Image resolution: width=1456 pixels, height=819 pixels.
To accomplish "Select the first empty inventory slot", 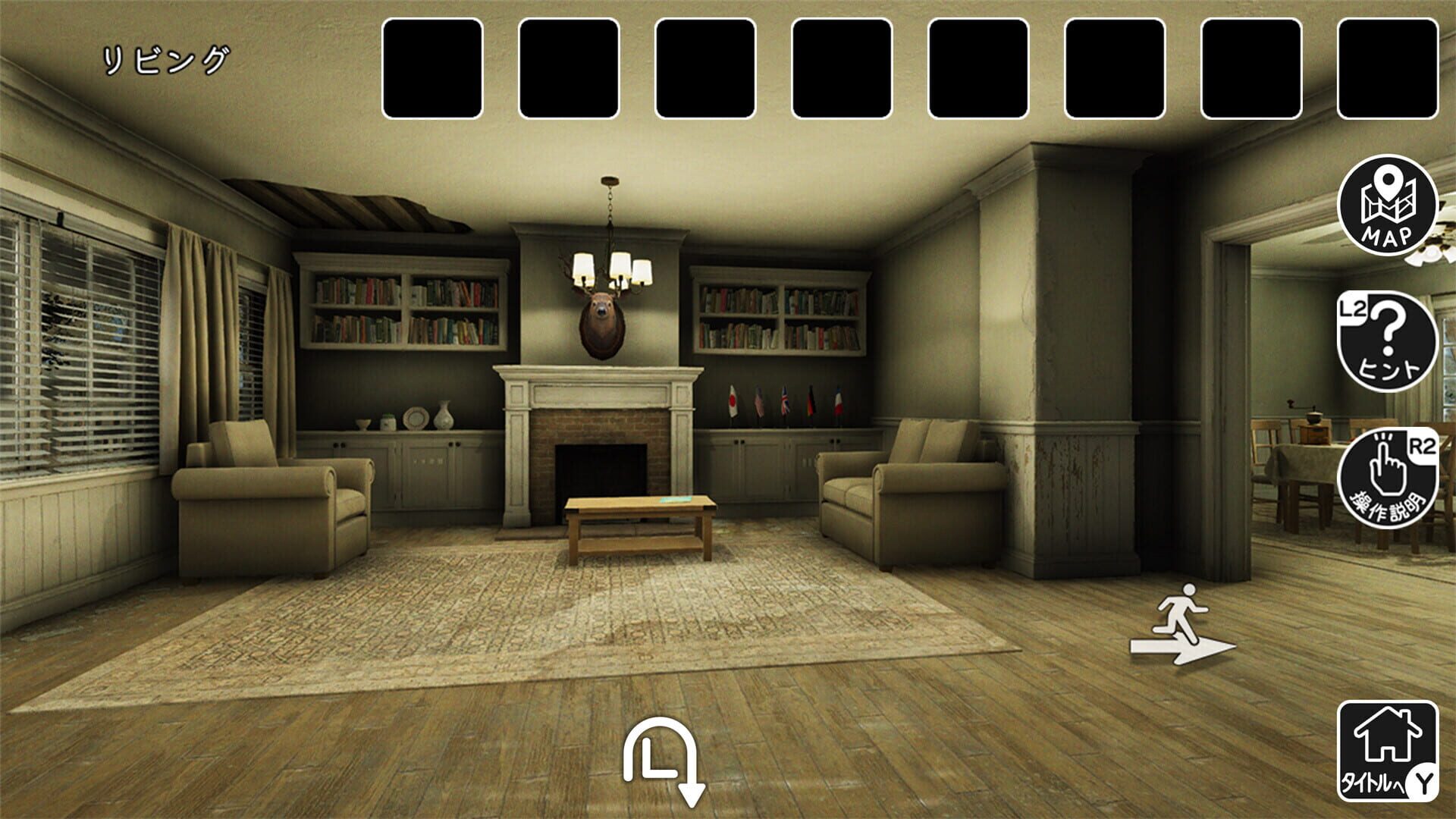I will click(x=432, y=67).
